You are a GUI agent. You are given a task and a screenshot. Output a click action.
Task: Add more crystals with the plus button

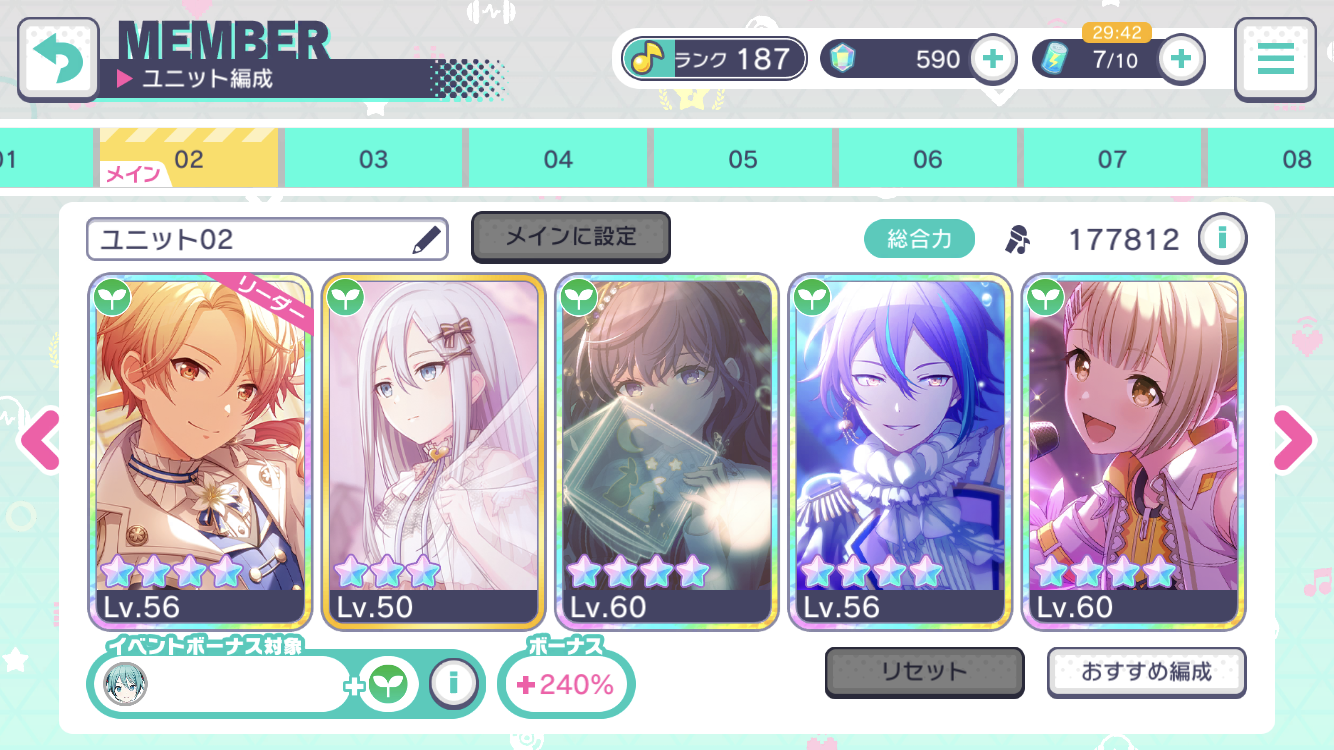tap(992, 59)
